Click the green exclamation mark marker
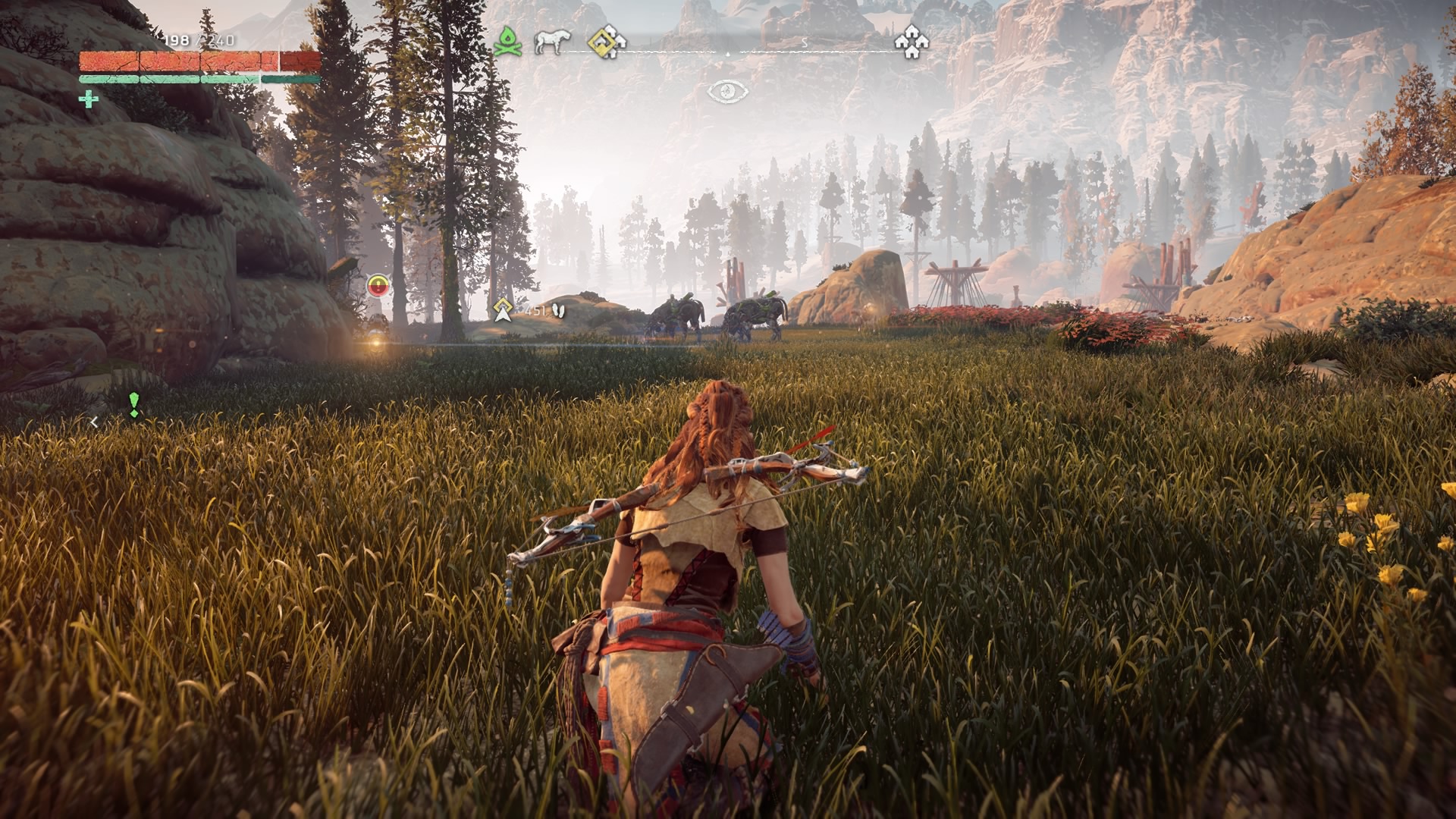The height and width of the screenshot is (819, 1456). pyautogui.click(x=134, y=405)
